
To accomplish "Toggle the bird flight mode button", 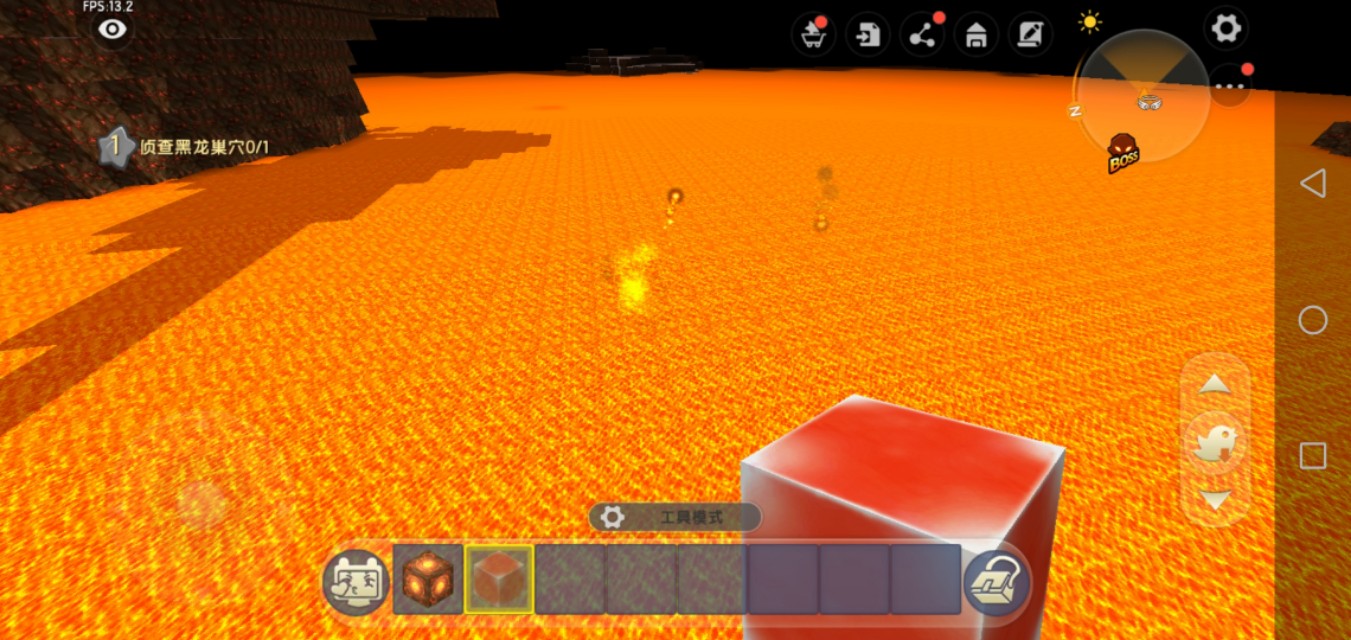I will coord(1214,442).
